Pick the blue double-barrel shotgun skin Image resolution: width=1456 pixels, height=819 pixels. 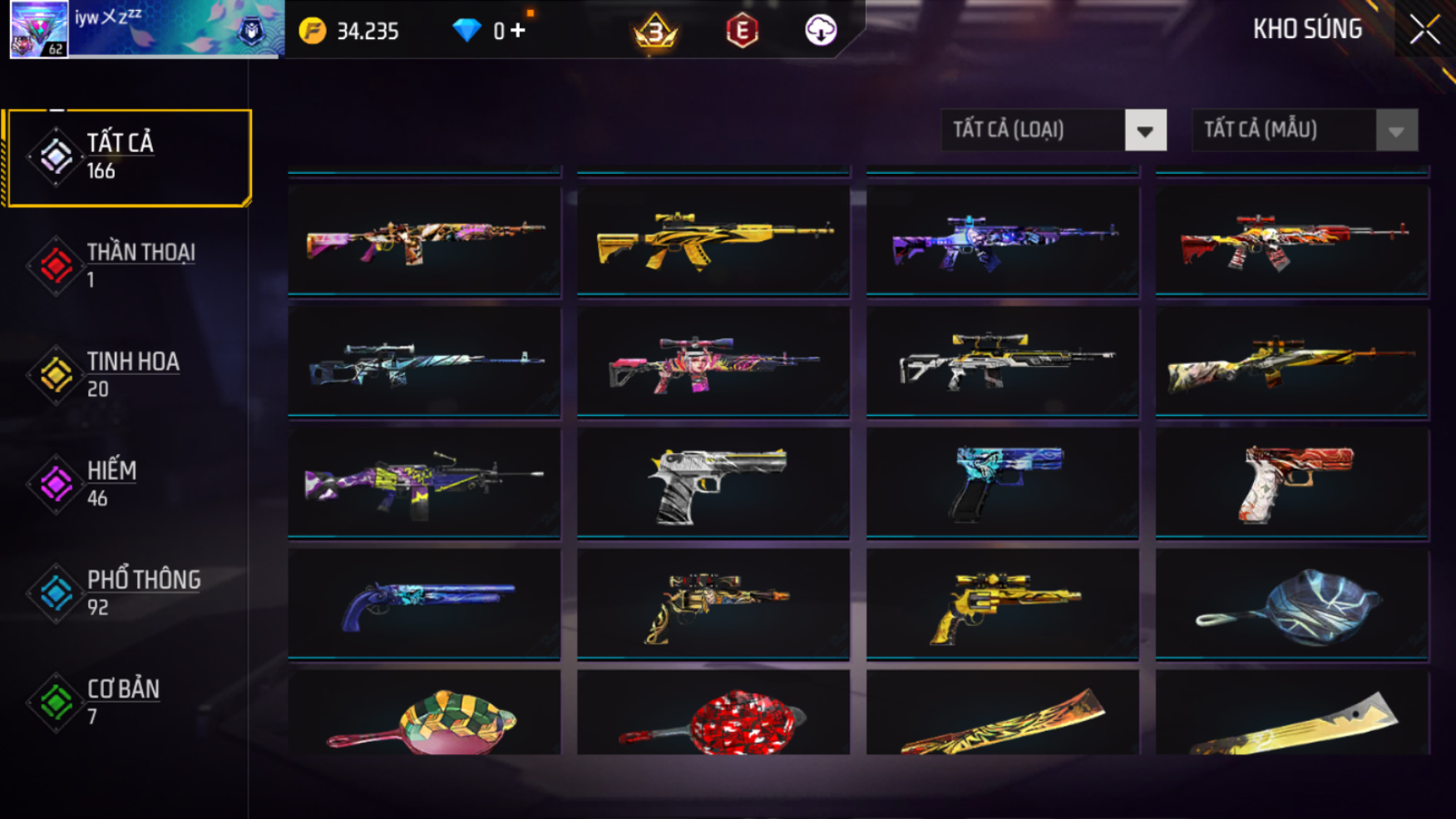coord(424,604)
